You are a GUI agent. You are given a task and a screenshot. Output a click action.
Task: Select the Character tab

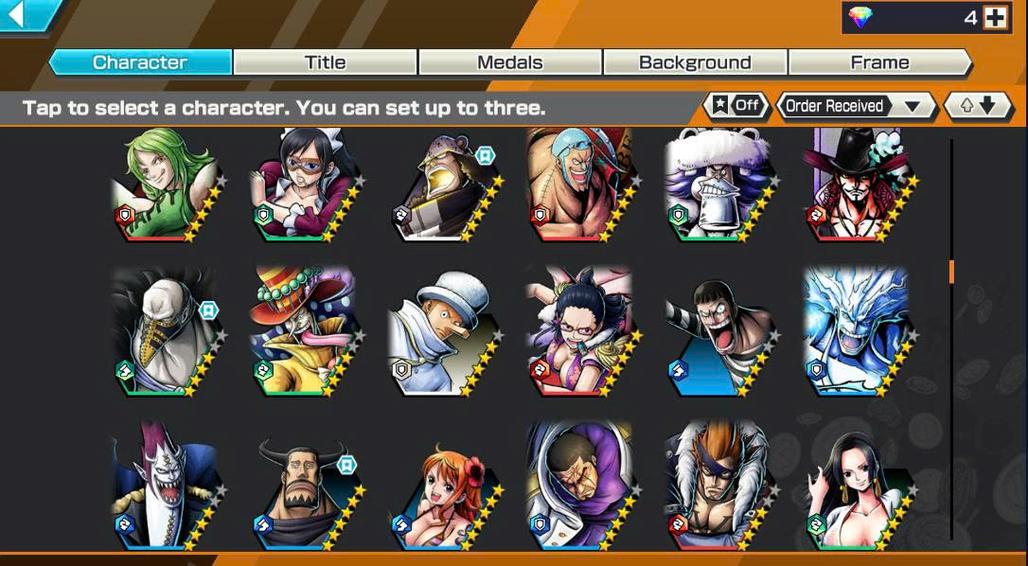point(140,62)
